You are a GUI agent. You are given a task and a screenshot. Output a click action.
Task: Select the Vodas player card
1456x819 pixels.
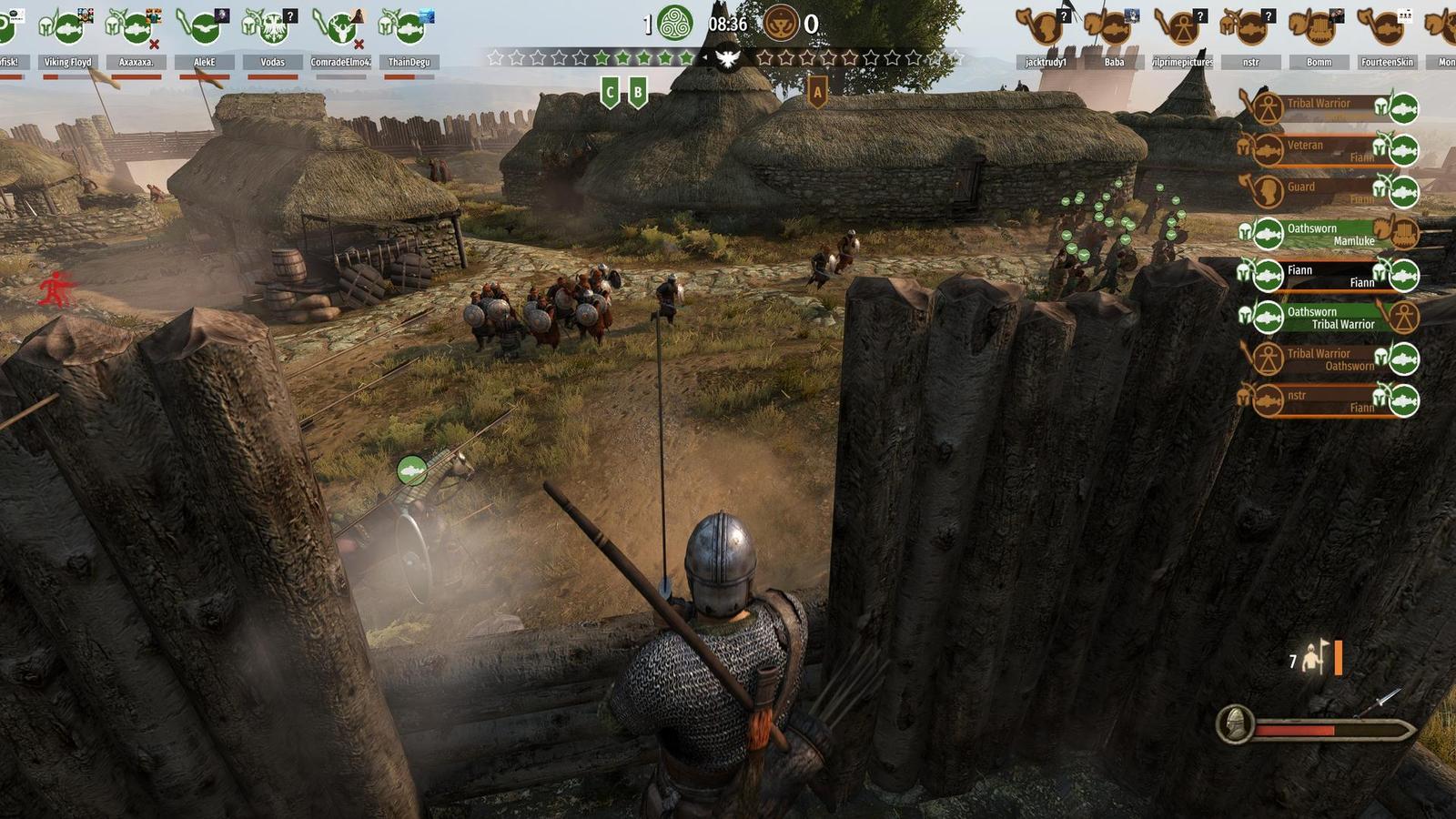point(272,38)
